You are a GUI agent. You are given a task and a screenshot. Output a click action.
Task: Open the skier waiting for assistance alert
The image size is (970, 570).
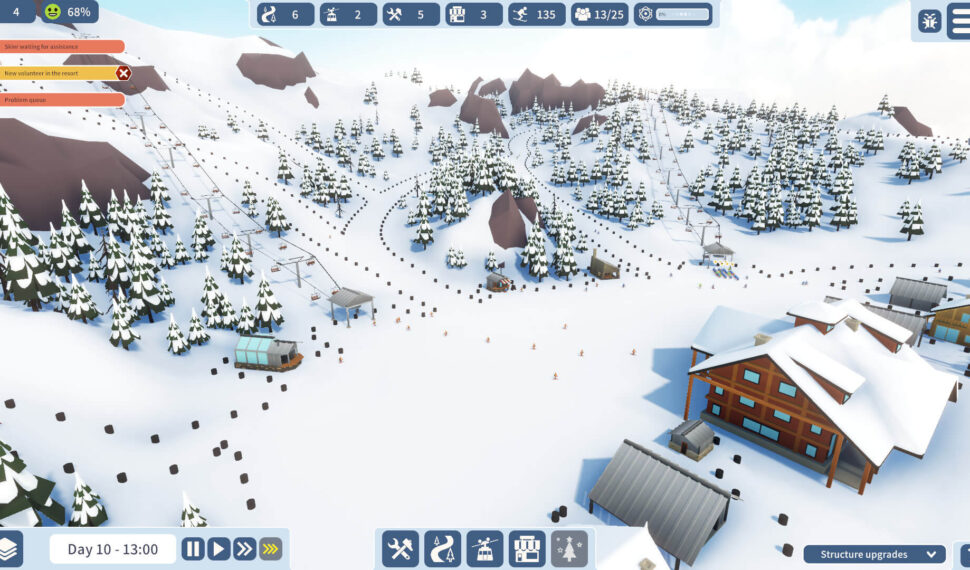click(62, 47)
